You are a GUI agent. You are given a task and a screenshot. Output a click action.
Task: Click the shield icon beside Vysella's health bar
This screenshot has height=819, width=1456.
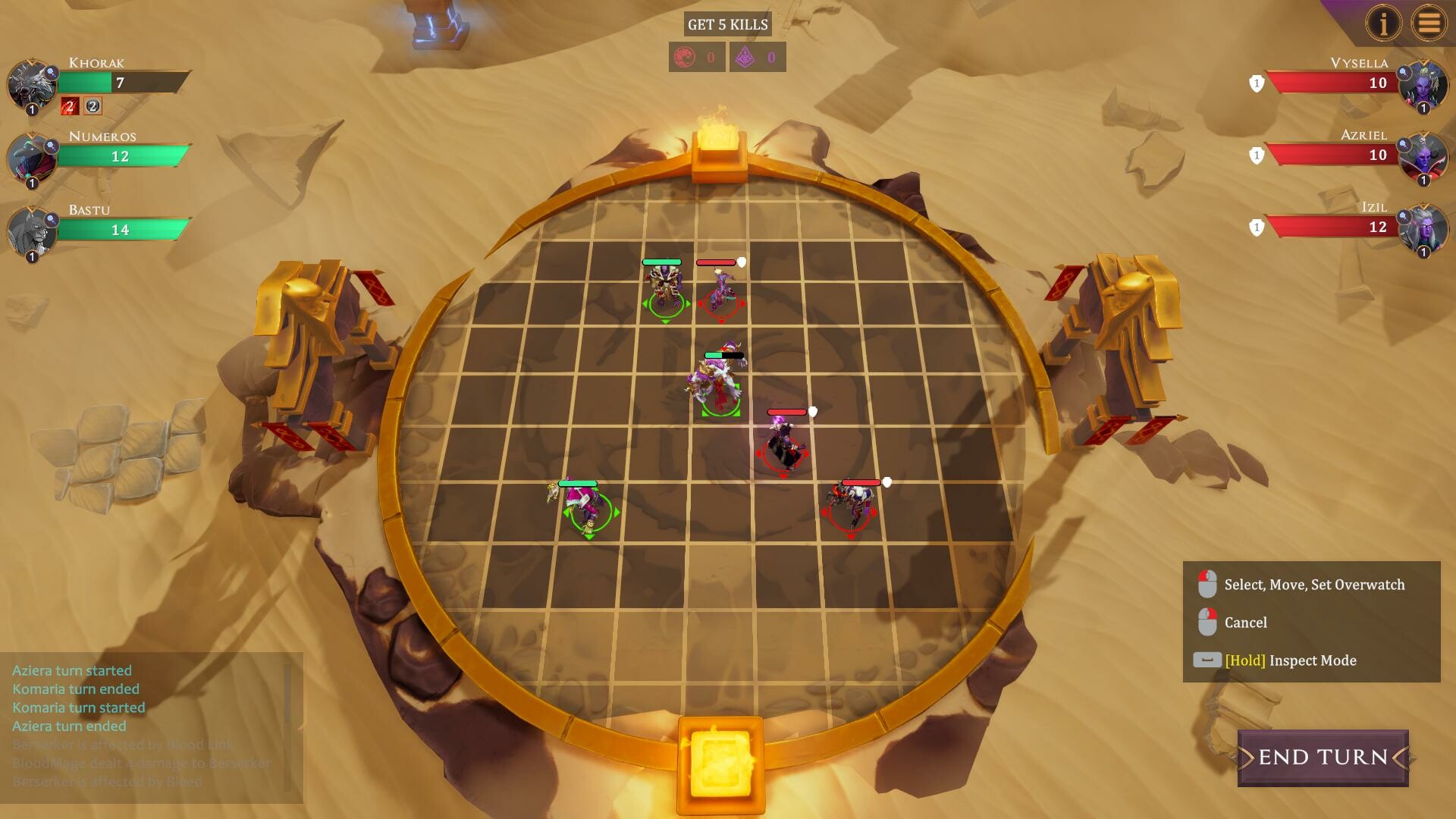1255,83
